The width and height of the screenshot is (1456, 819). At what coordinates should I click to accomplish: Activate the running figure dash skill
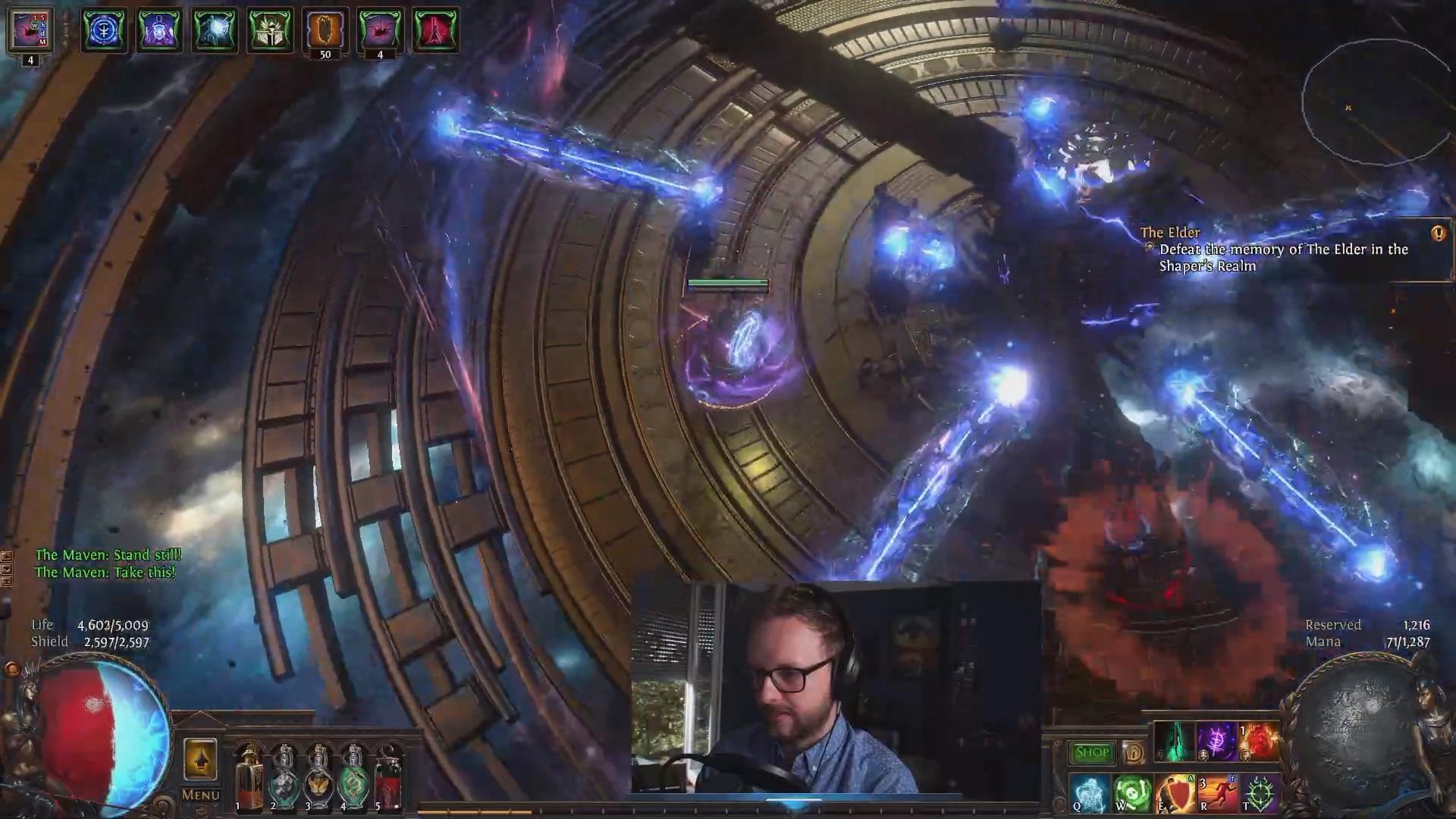[1216, 793]
